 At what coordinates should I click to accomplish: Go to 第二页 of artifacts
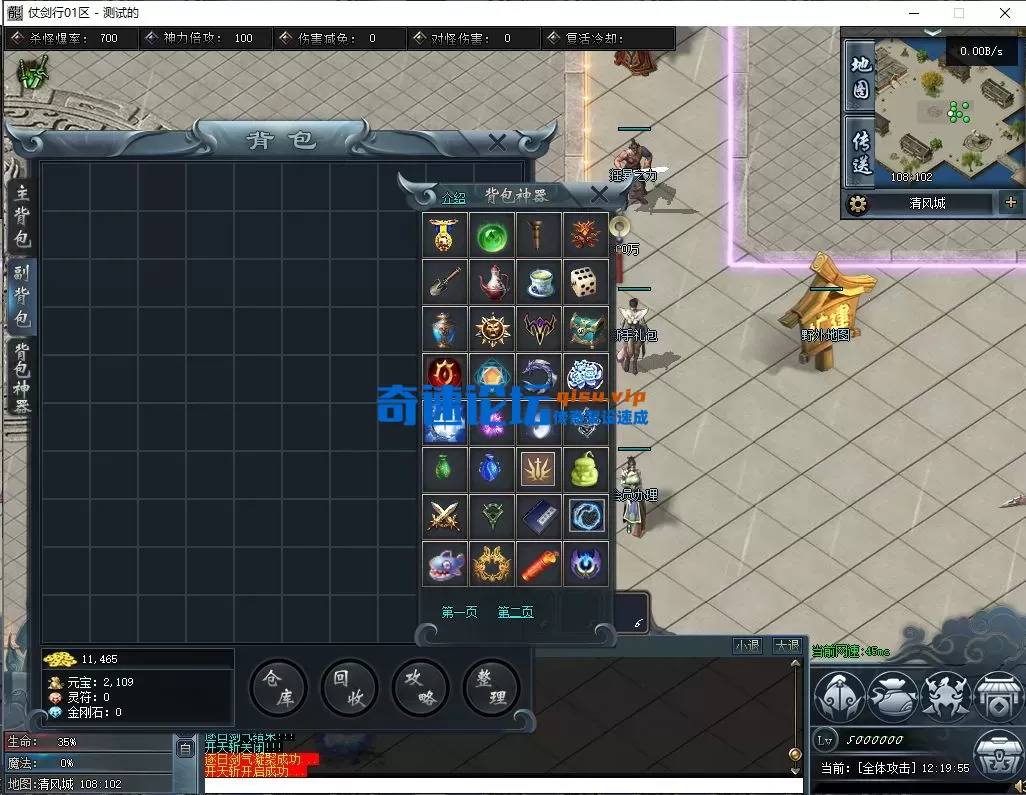[515, 612]
